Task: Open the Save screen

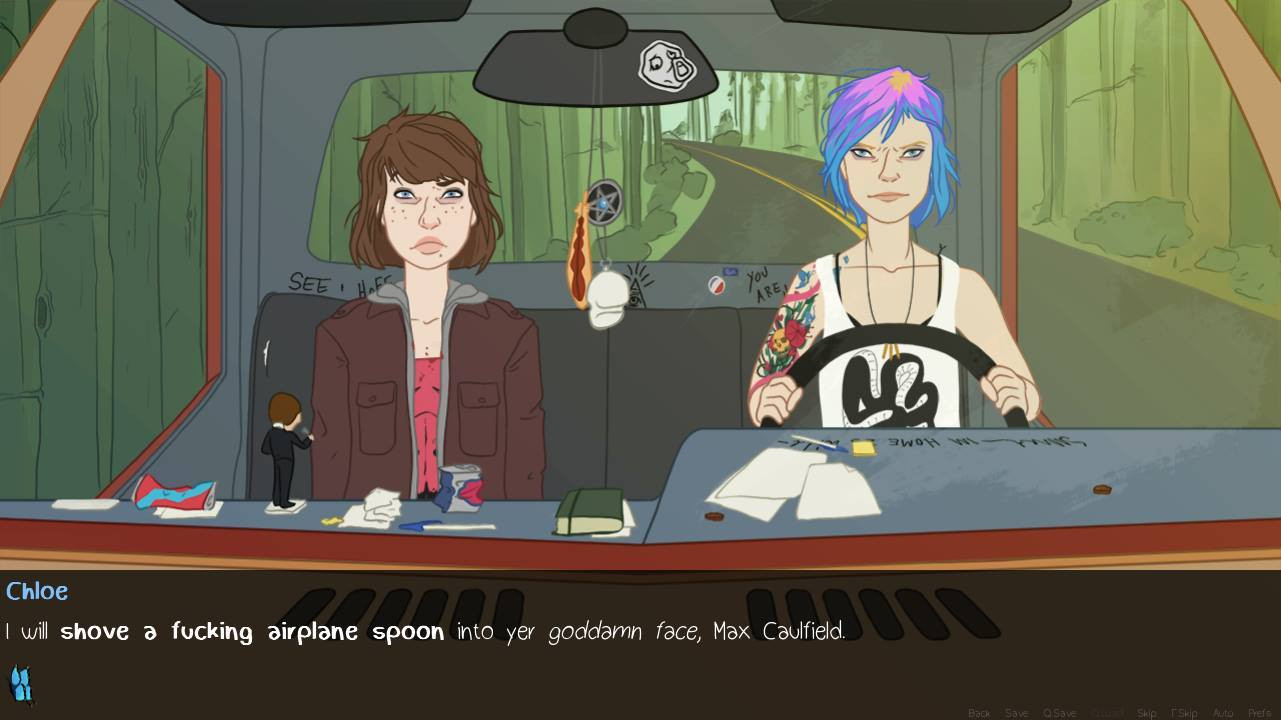Action: pos(1017,712)
